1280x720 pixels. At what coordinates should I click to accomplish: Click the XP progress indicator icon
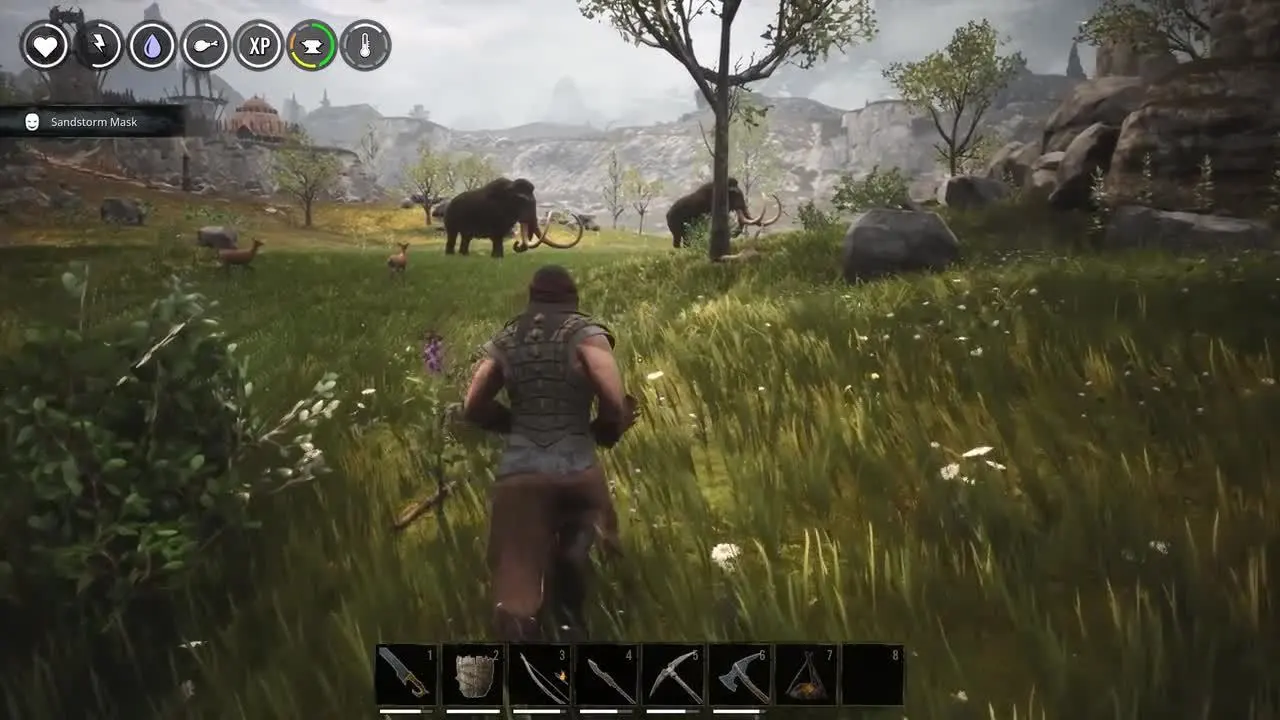tap(258, 45)
